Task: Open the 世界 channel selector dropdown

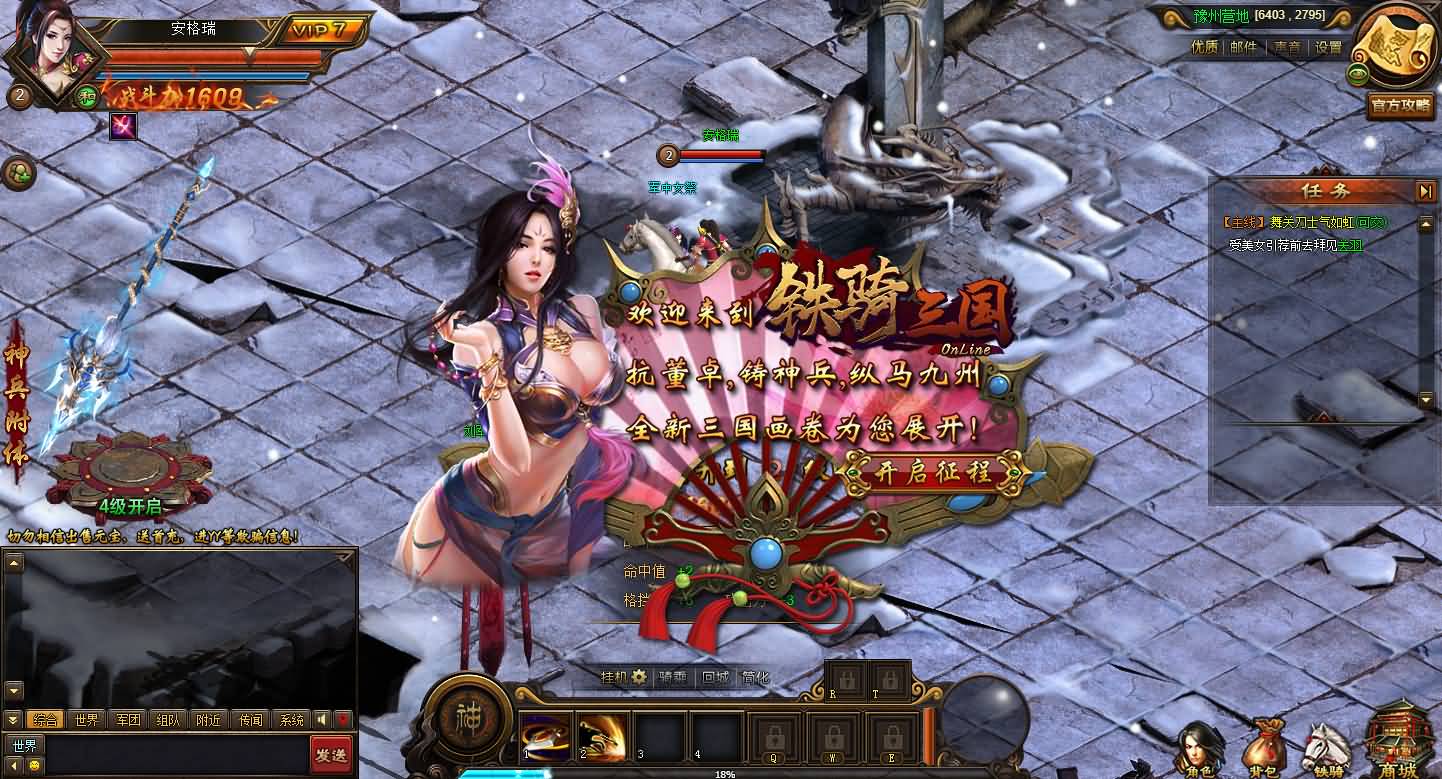Action: coord(24,744)
